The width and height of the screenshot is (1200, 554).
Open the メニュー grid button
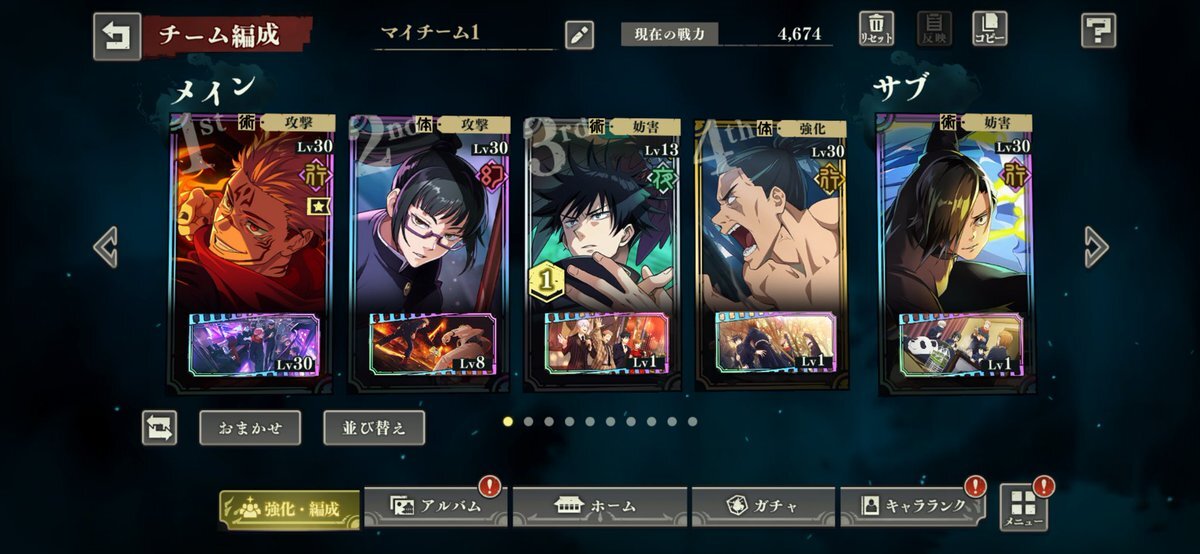pos(1023,508)
